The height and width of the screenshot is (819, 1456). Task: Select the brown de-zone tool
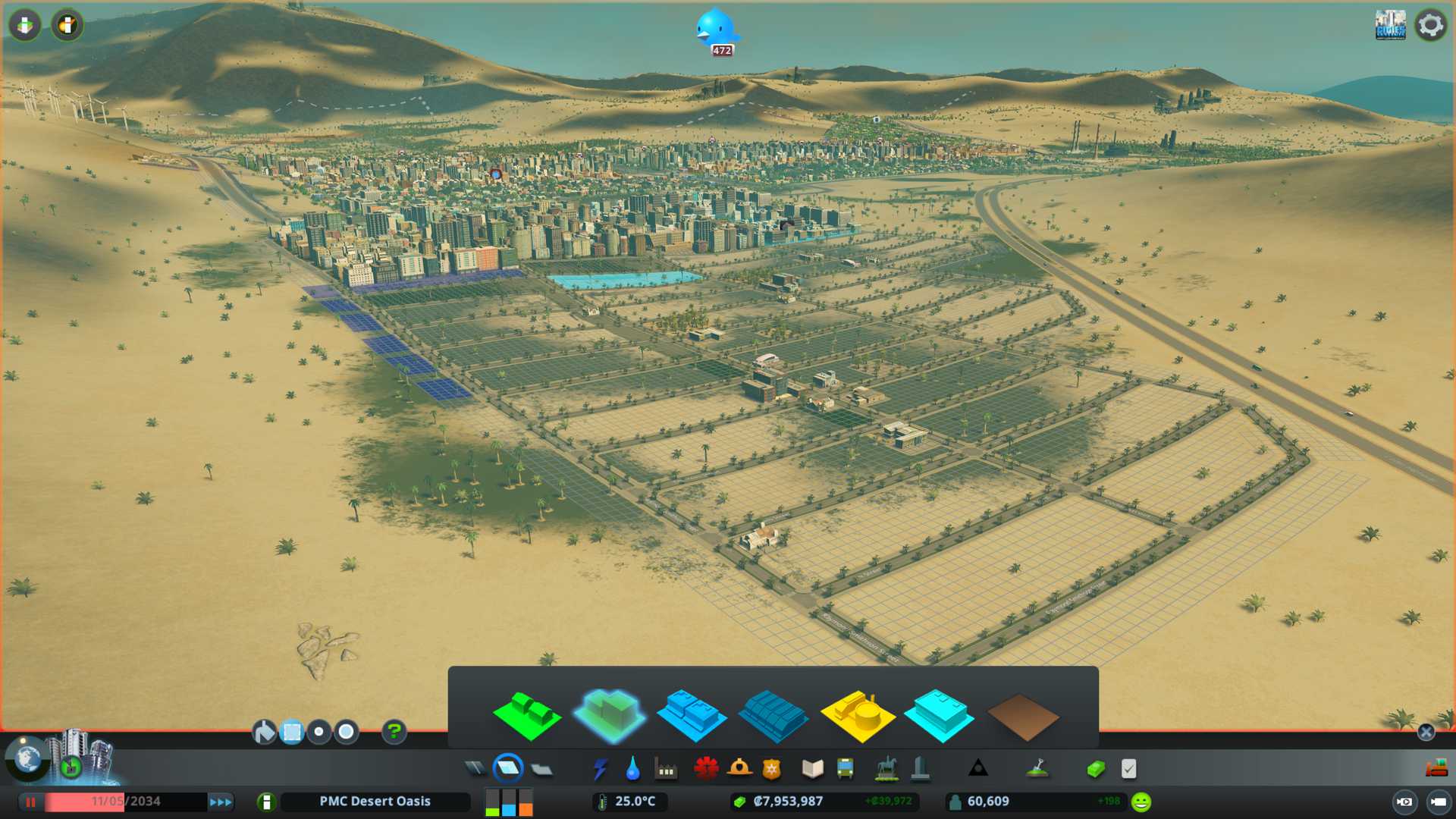[1022, 717]
